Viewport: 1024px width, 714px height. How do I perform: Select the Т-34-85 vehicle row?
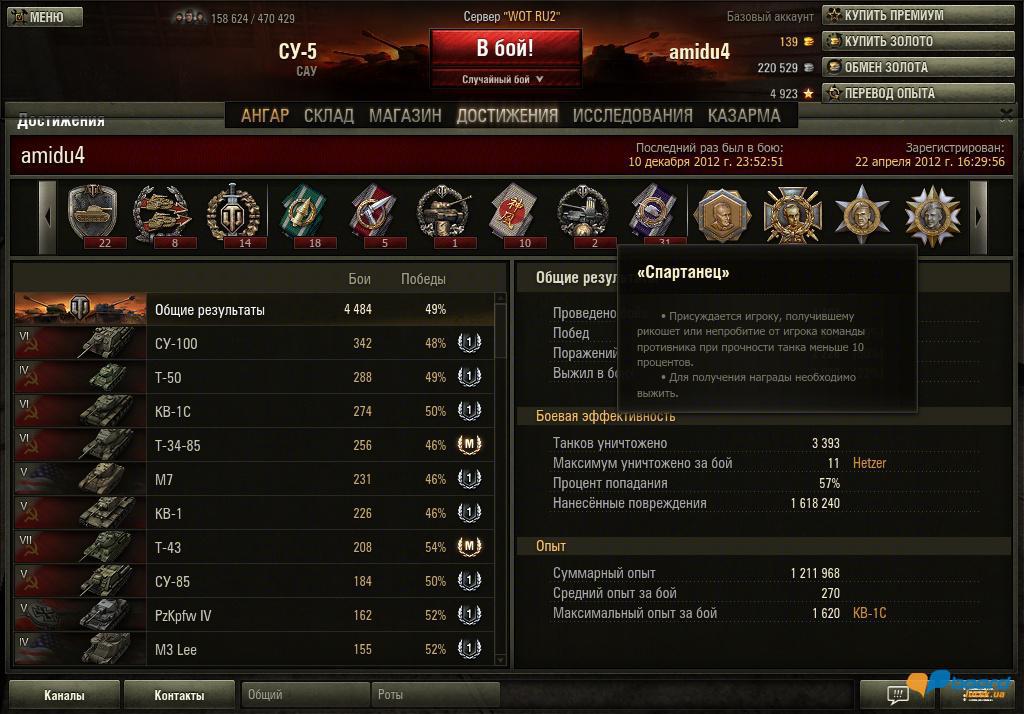(254, 446)
